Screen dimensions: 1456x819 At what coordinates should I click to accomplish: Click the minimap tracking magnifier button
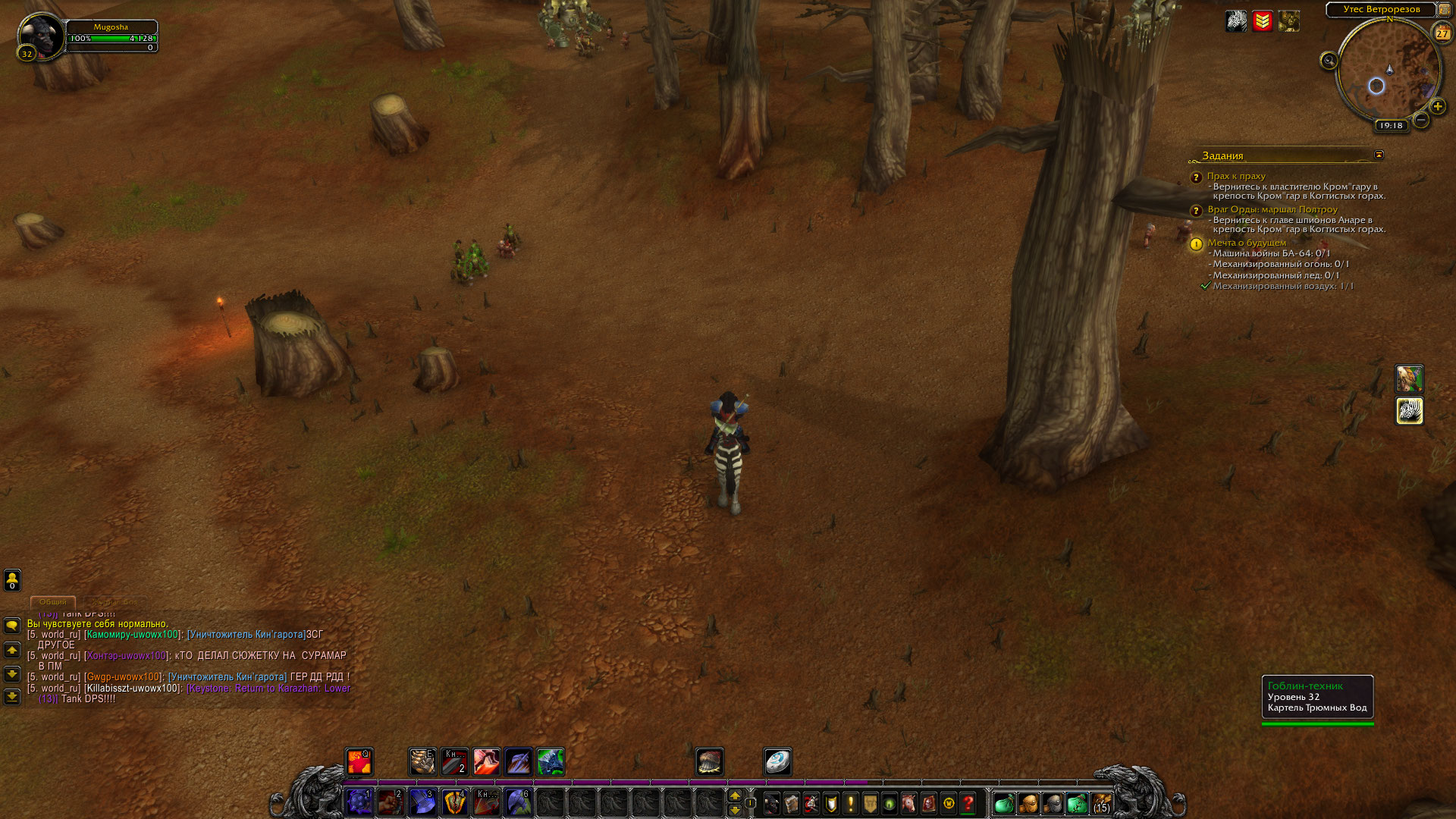coord(1329,61)
